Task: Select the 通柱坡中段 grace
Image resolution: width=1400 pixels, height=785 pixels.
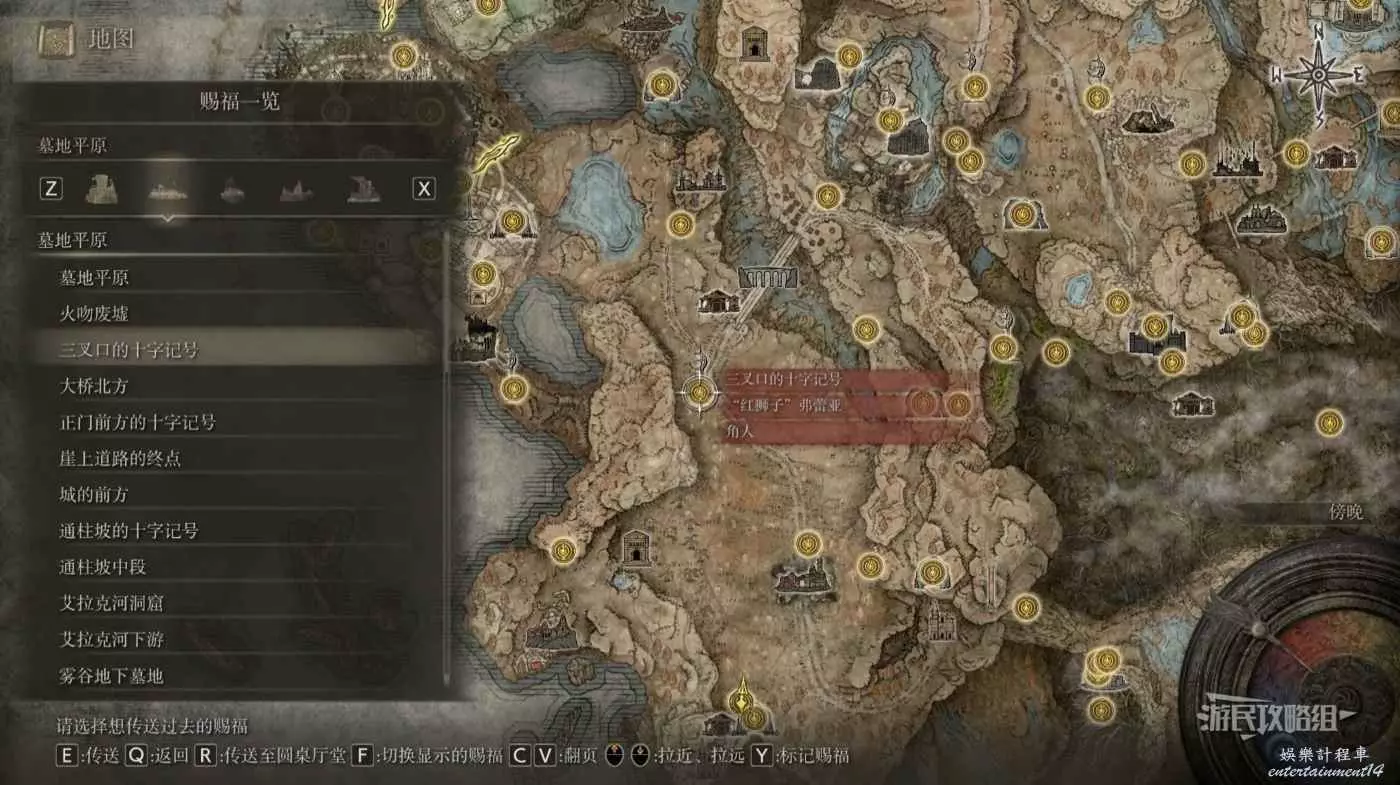Action: pos(103,567)
